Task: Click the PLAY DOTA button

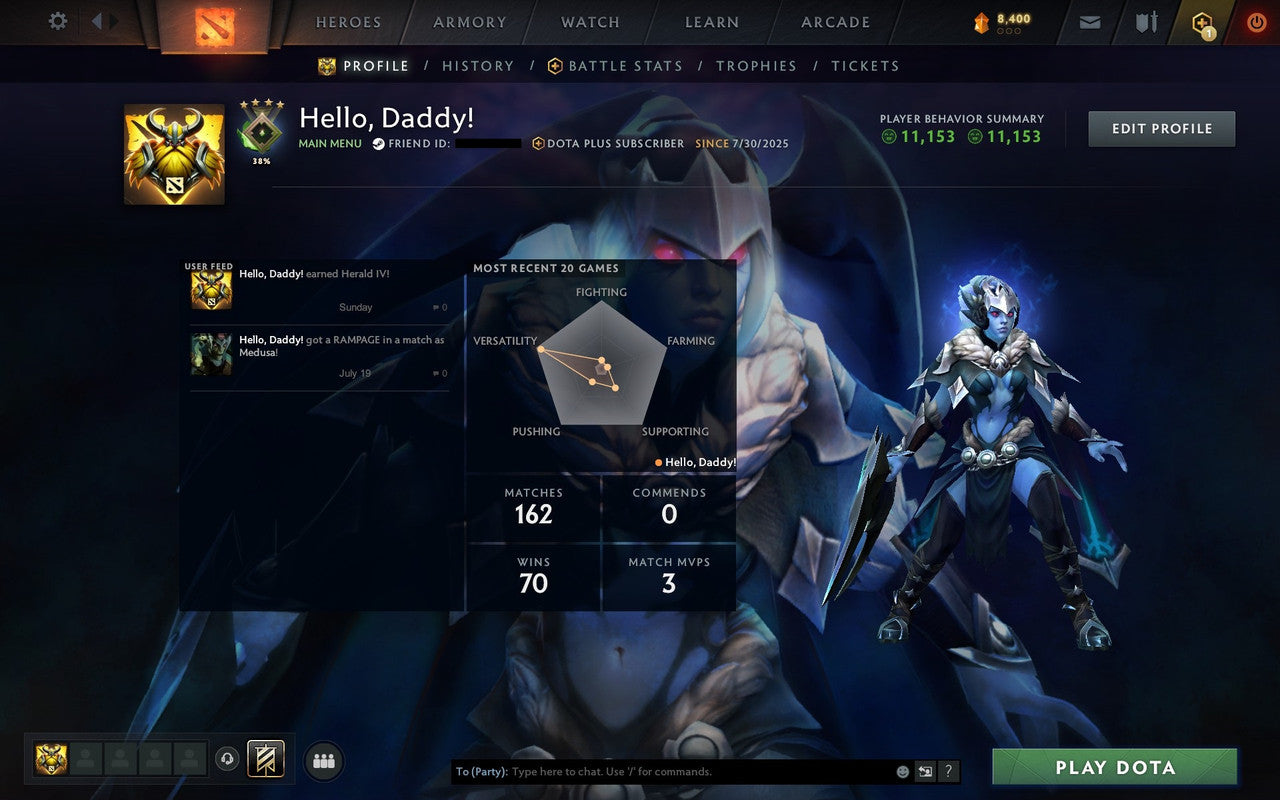Action: click(x=1116, y=768)
